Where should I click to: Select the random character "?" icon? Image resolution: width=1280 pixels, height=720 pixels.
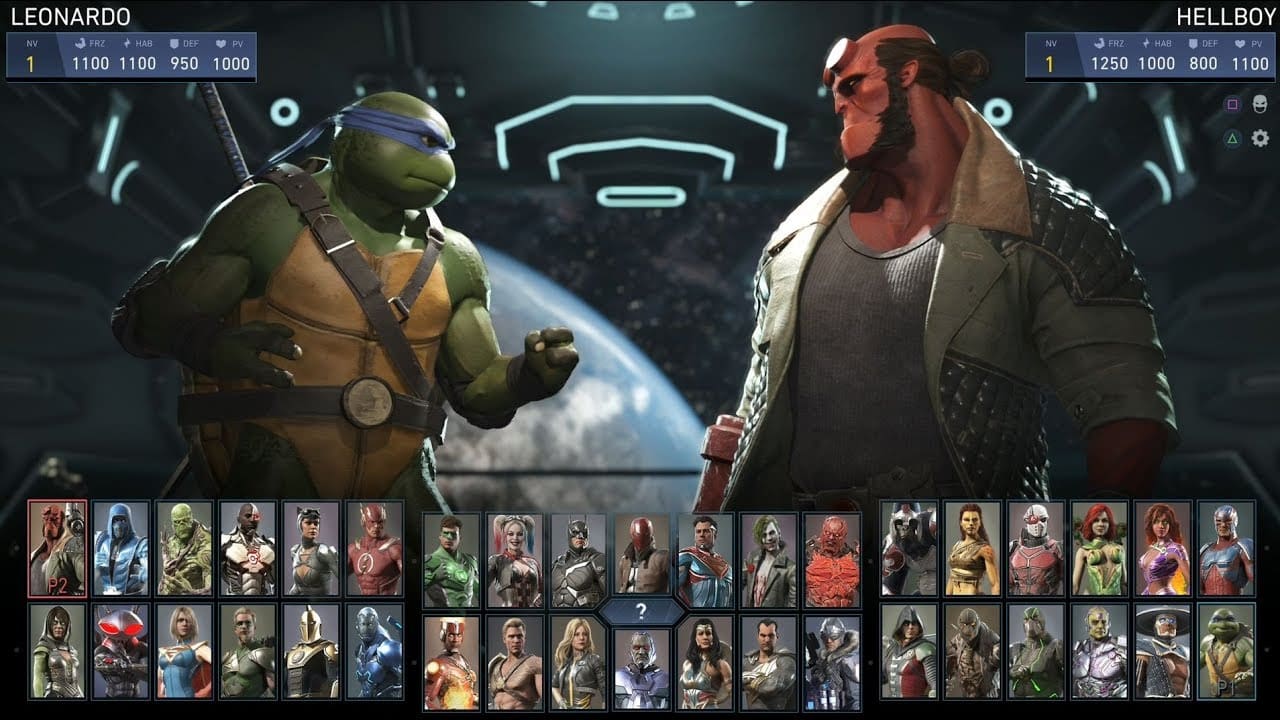[x=640, y=612]
